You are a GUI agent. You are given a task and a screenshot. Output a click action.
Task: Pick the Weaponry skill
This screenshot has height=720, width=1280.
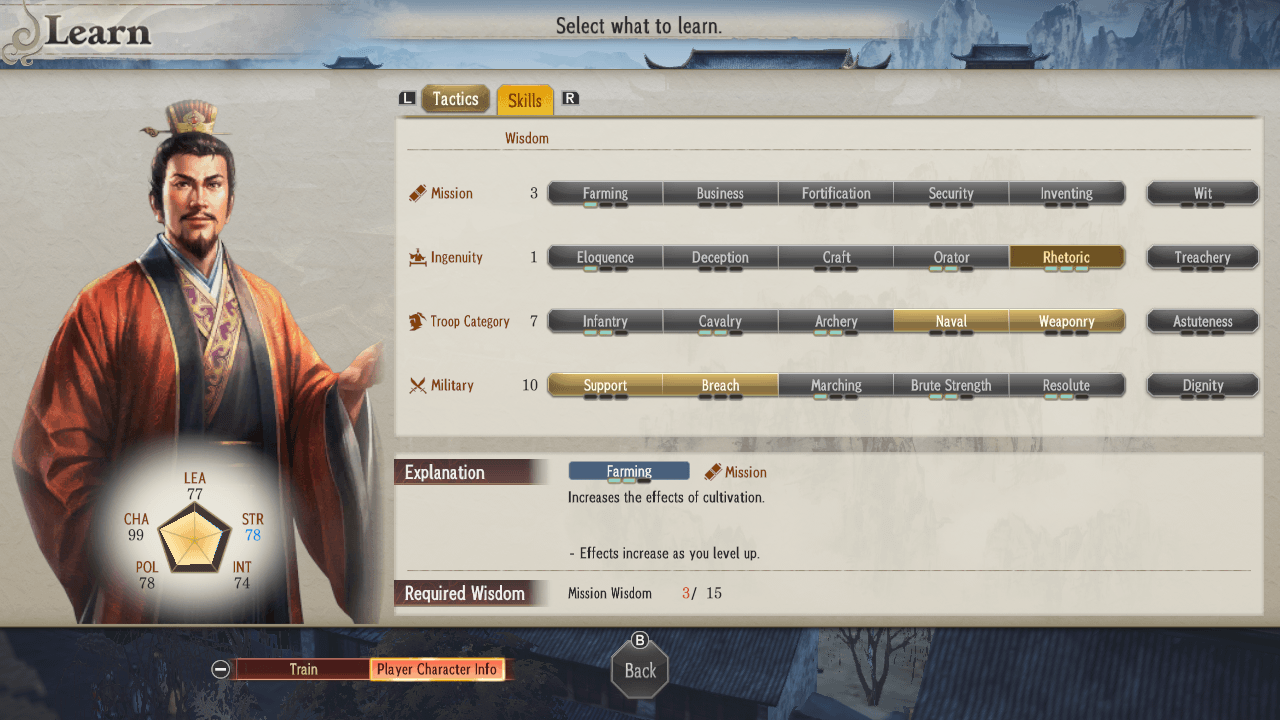click(1066, 321)
